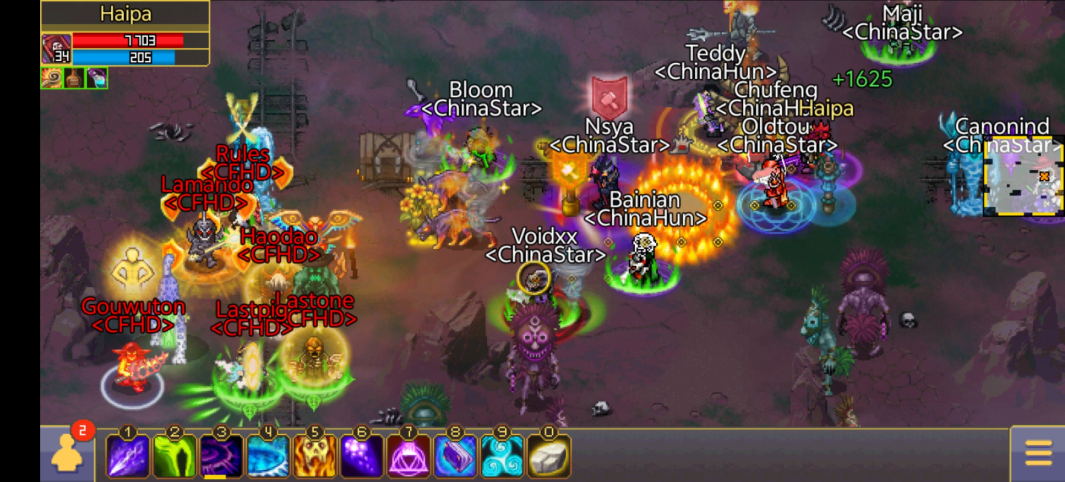Select Haipa's character portrait
The image size is (1065, 482).
coord(55,49)
